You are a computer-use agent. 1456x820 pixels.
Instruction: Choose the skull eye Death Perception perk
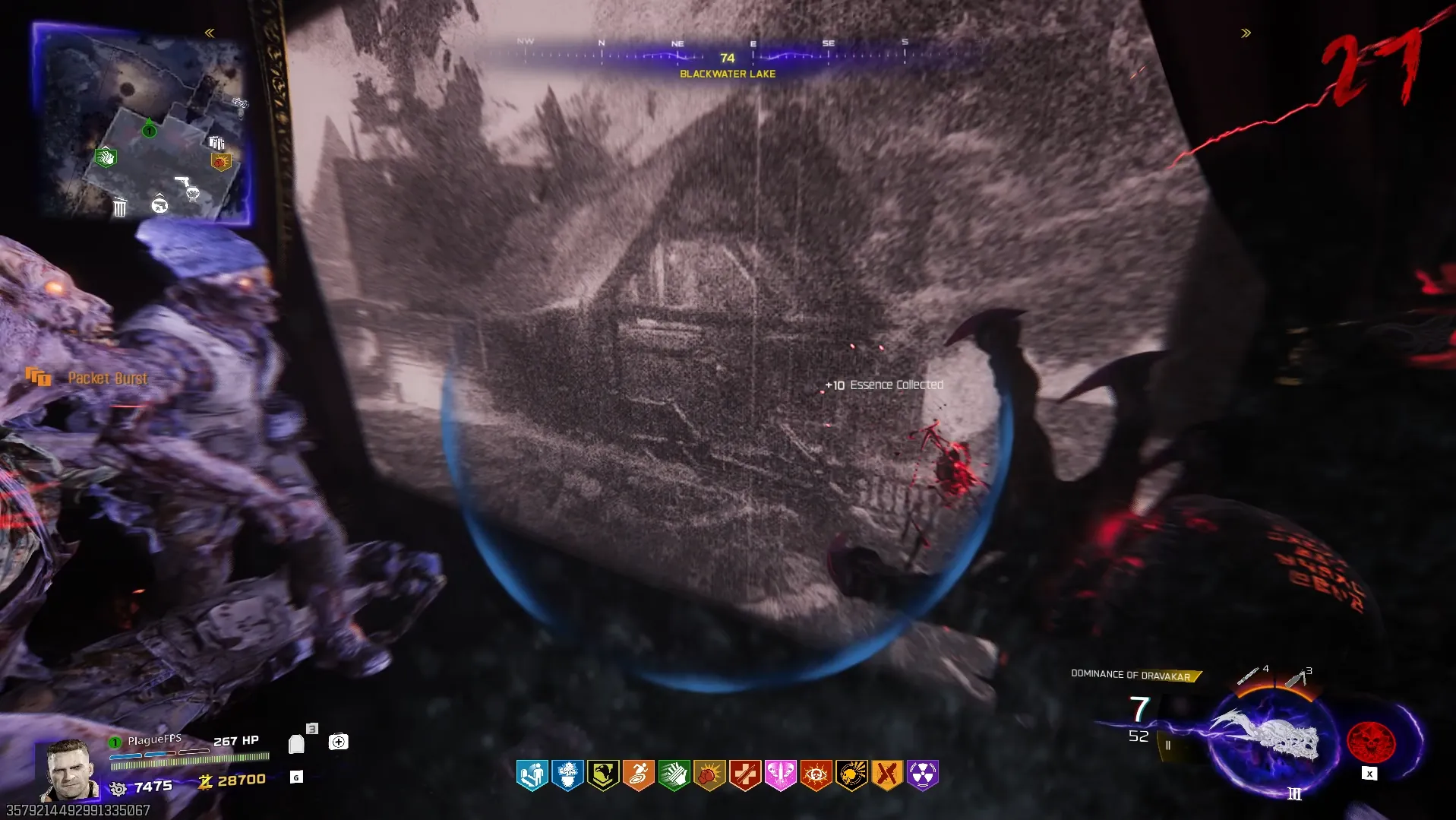coord(816,775)
